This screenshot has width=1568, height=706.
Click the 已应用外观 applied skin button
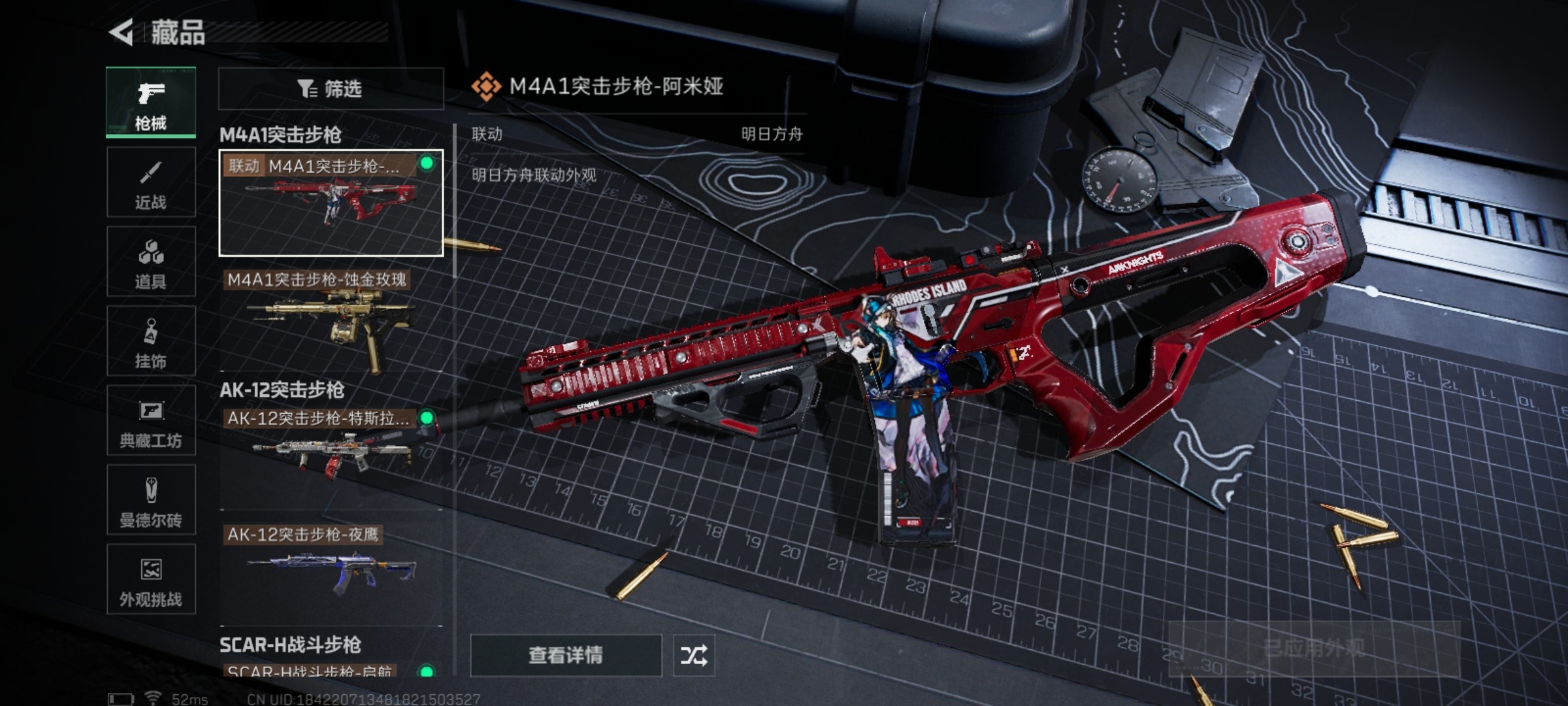tap(1313, 648)
